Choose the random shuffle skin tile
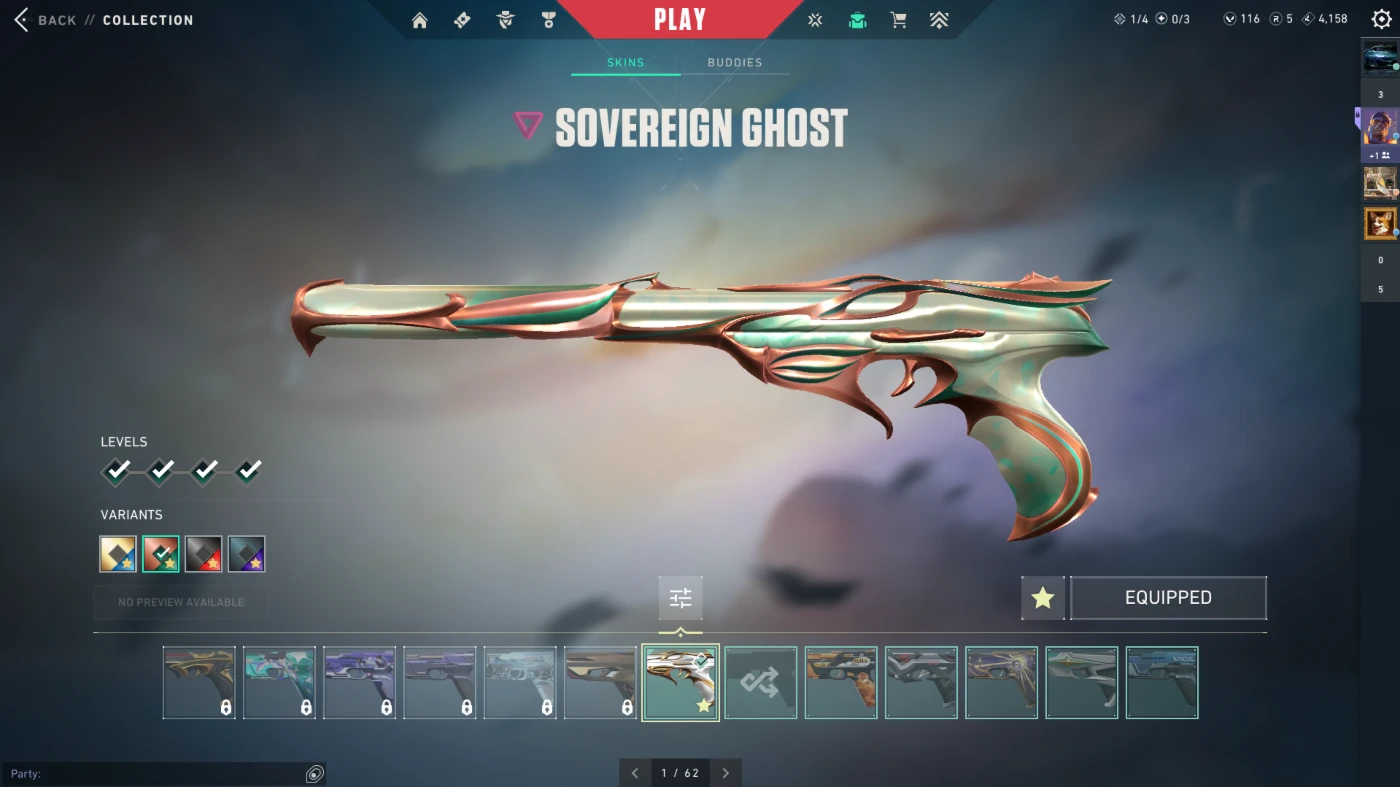This screenshot has height=787, width=1400. pyautogui.click(x=761, y=683)
